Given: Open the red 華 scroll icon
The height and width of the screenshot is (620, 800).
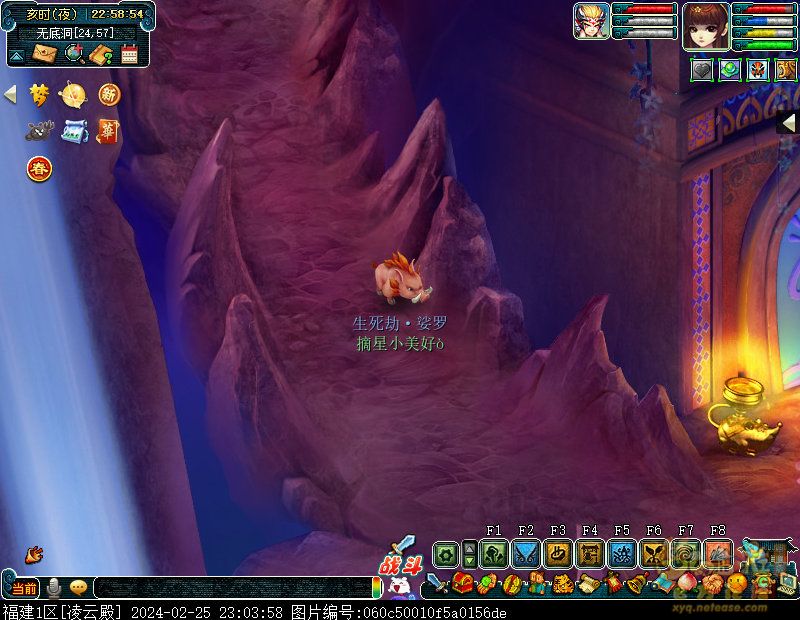Looking at the screenshot, I should (108, 131).
